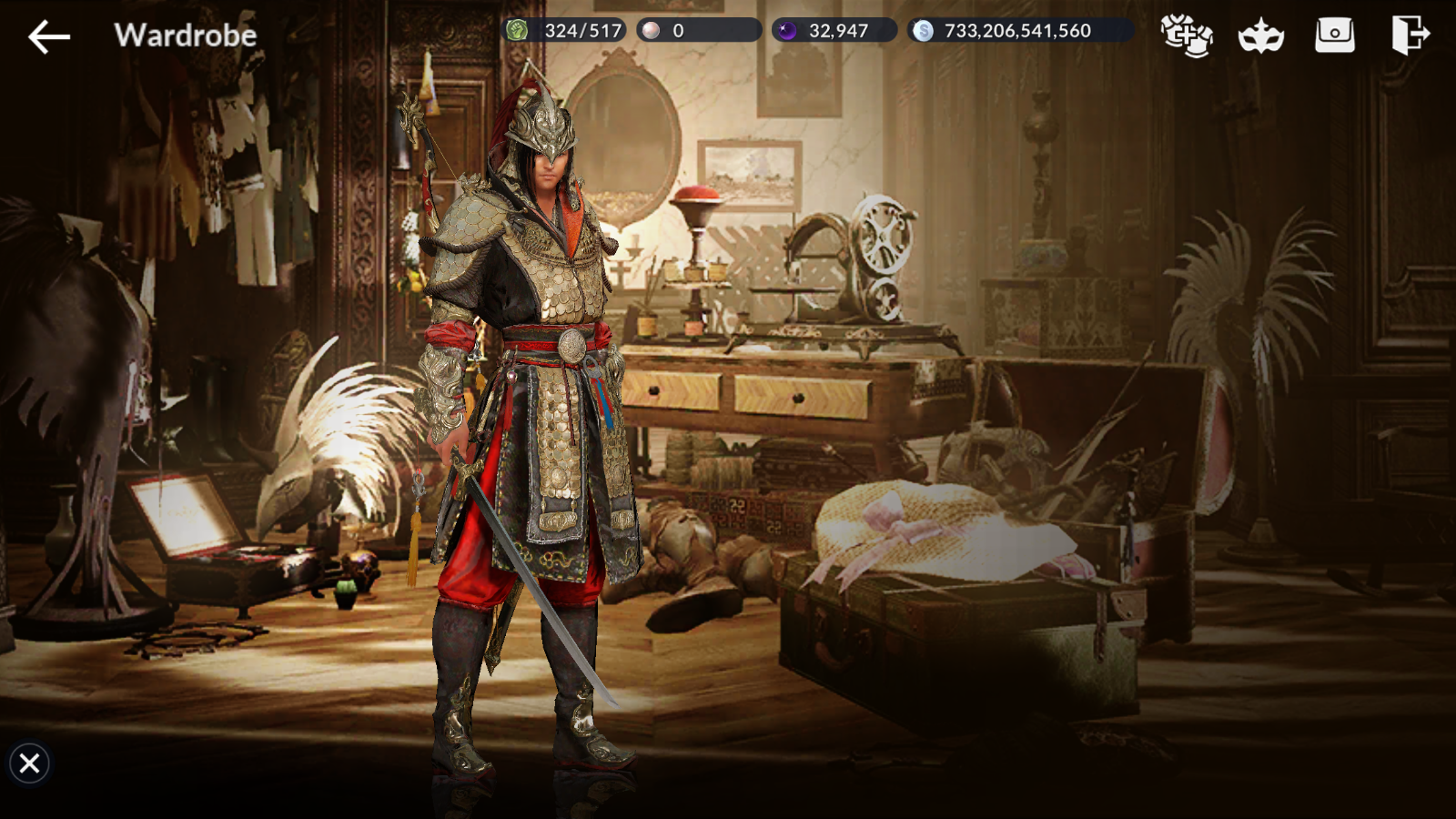Tap the white pearl currency counter
This screenshot has height=819, width=1456.
pyautogui.click(x=698, y=30)
